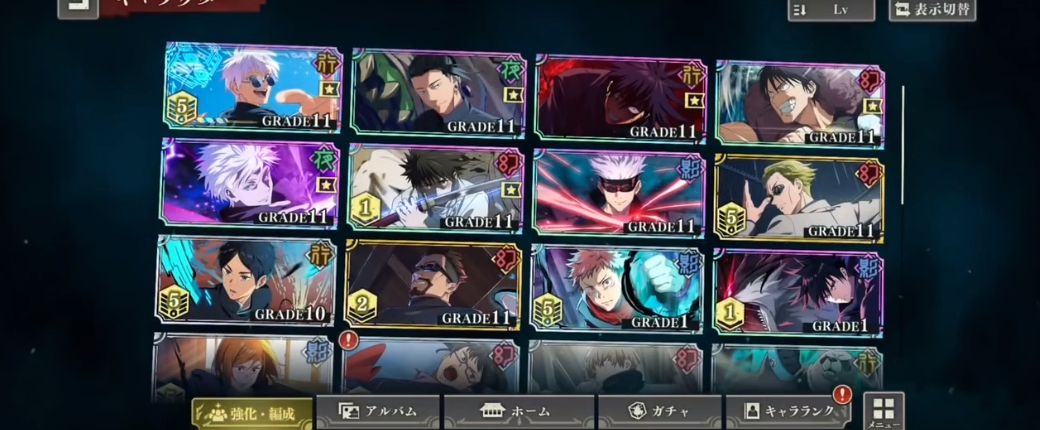Screen dimensions: 1040x430
Task: Click the back button at top left
Action: (77, 8)
